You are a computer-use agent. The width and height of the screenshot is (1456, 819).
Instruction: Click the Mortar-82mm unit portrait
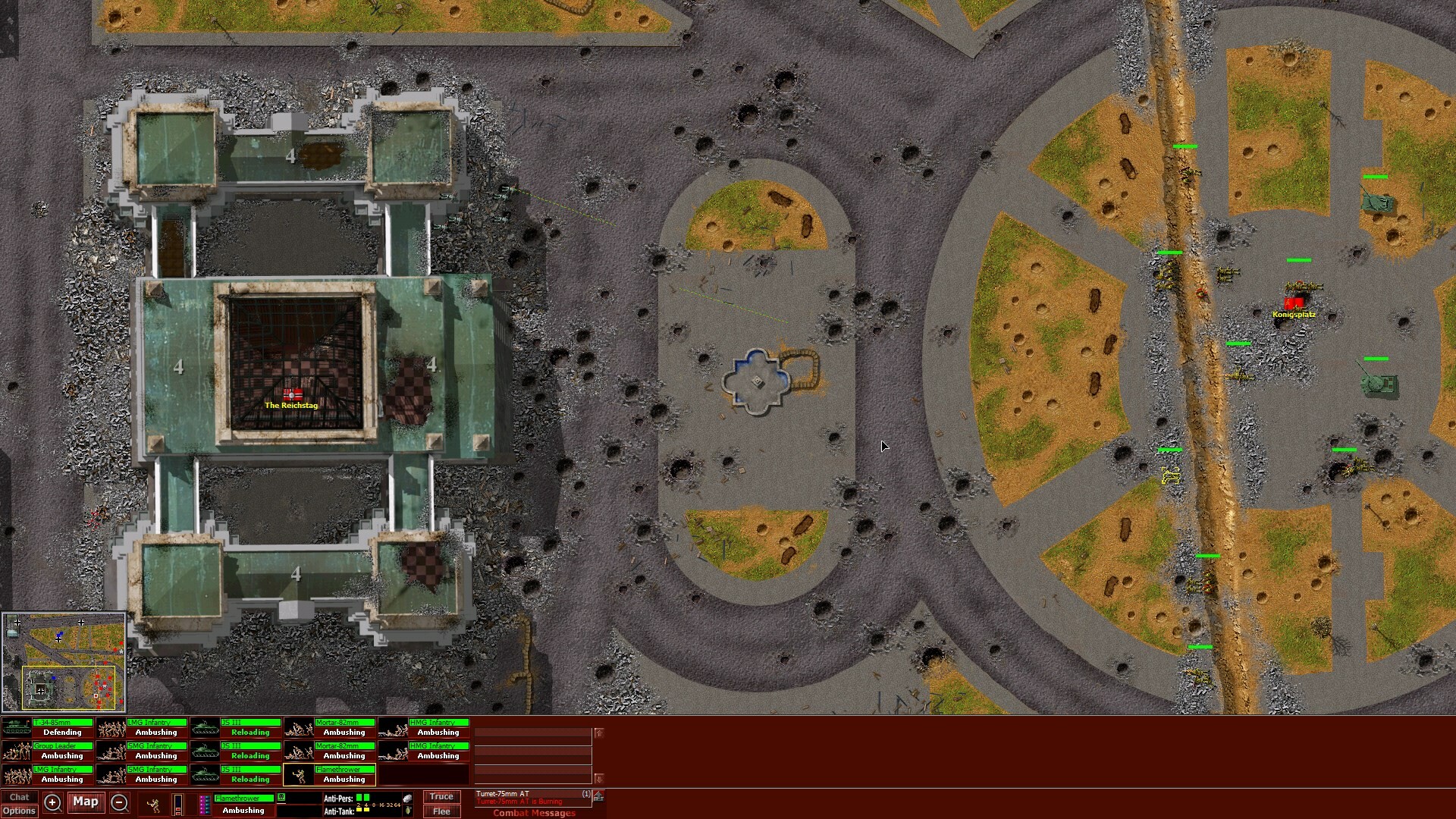tap(299, 726)
